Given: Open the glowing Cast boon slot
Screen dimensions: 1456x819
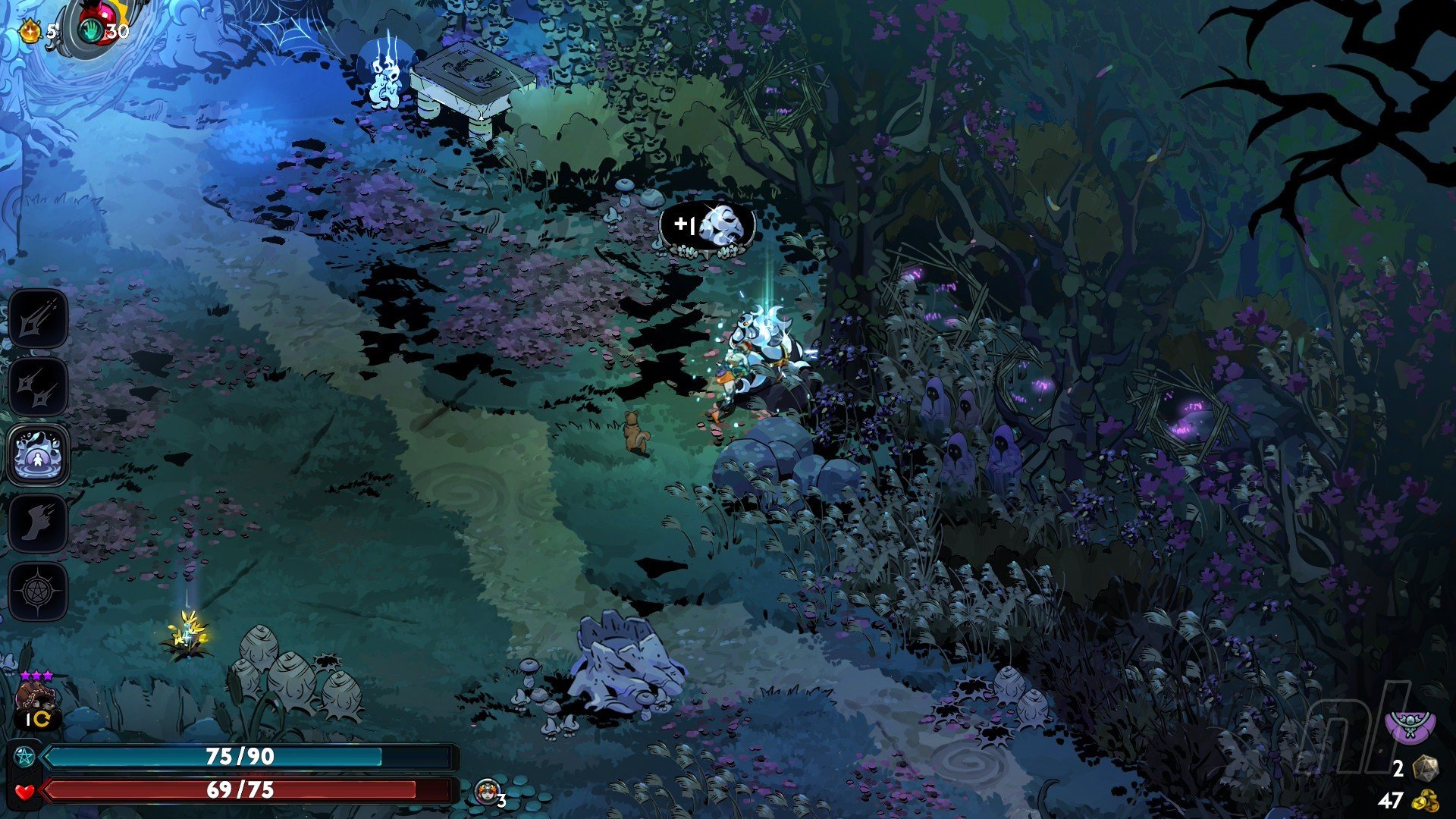Looking at the screenshot, I should click(x=38, y=455).
